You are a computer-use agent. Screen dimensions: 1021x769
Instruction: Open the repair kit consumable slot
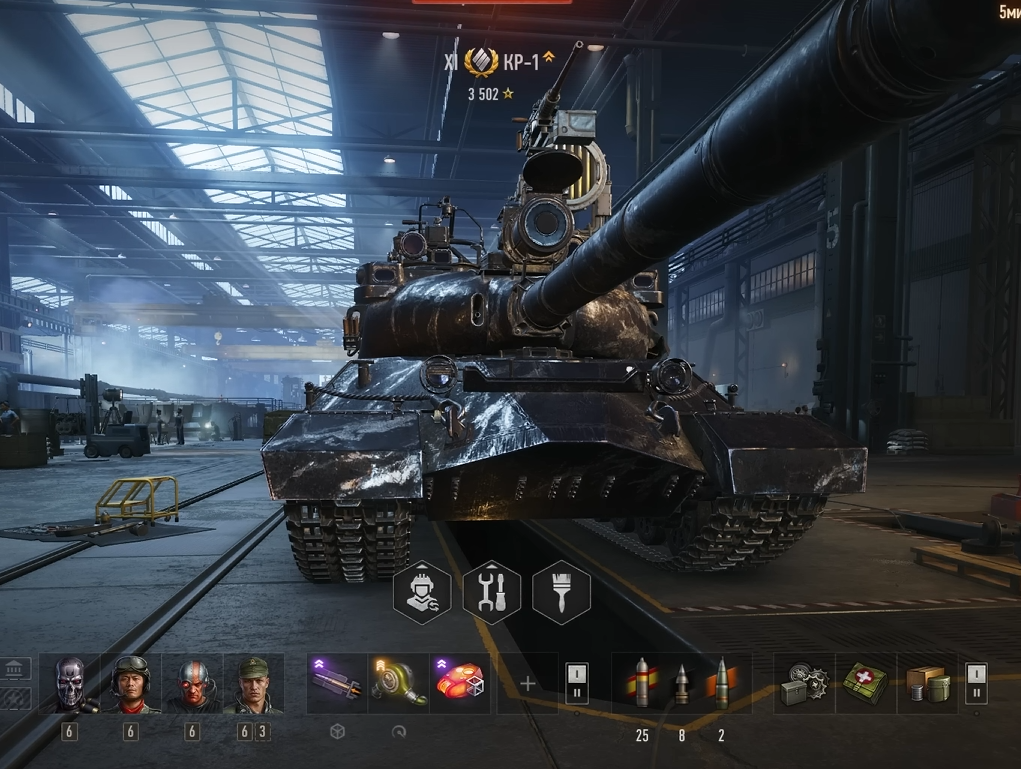[804, 684]
